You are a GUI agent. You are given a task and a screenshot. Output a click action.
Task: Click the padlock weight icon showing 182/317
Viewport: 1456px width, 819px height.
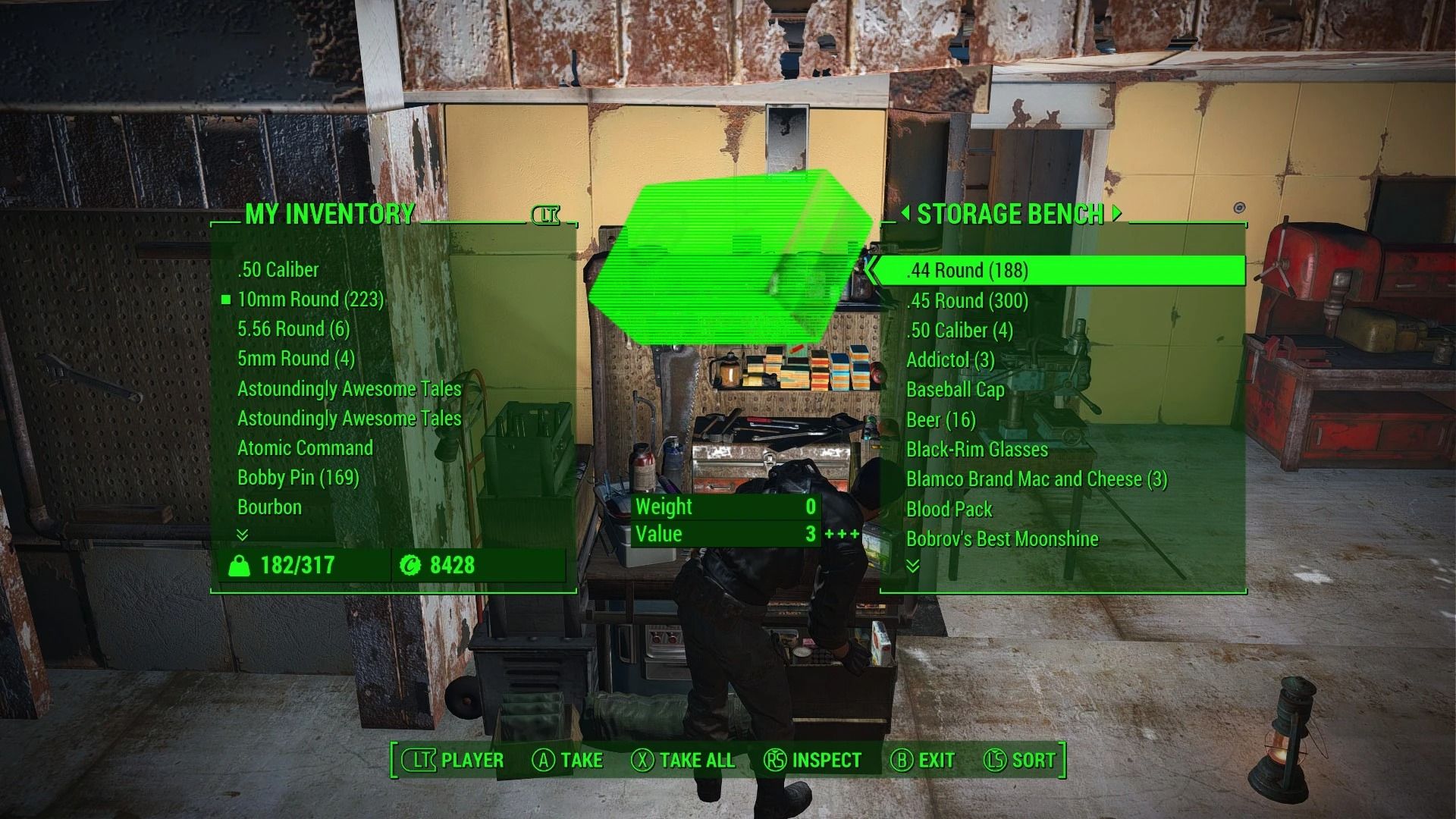[240, 564]
